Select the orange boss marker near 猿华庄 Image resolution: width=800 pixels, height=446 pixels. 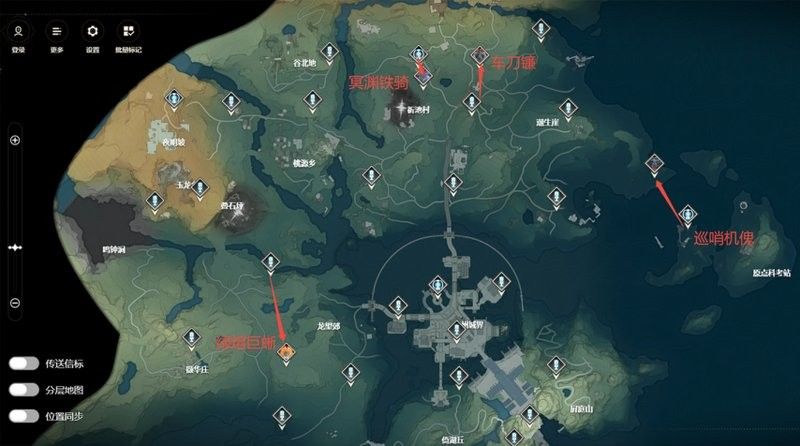point(286,350)
